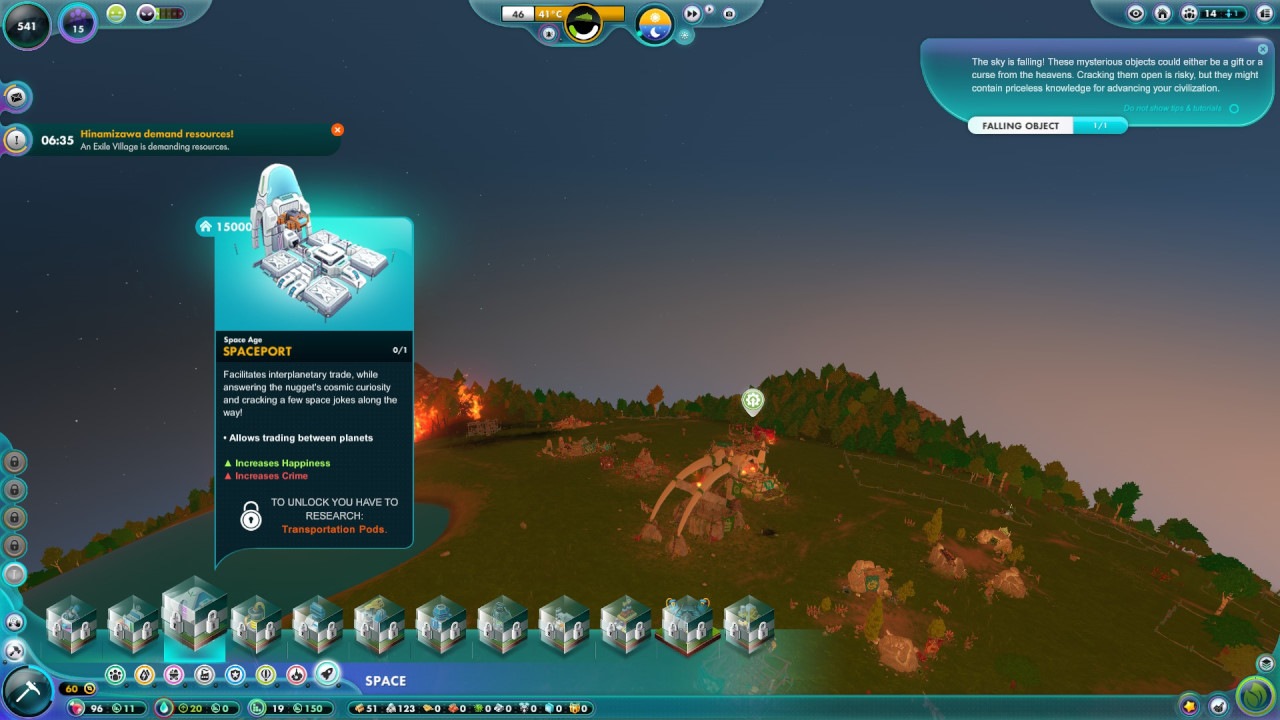Image resolution: width=1280 pixels, height=720 pixels.
Task: Activate the pickaxe build tool
Action: (27, 691)
